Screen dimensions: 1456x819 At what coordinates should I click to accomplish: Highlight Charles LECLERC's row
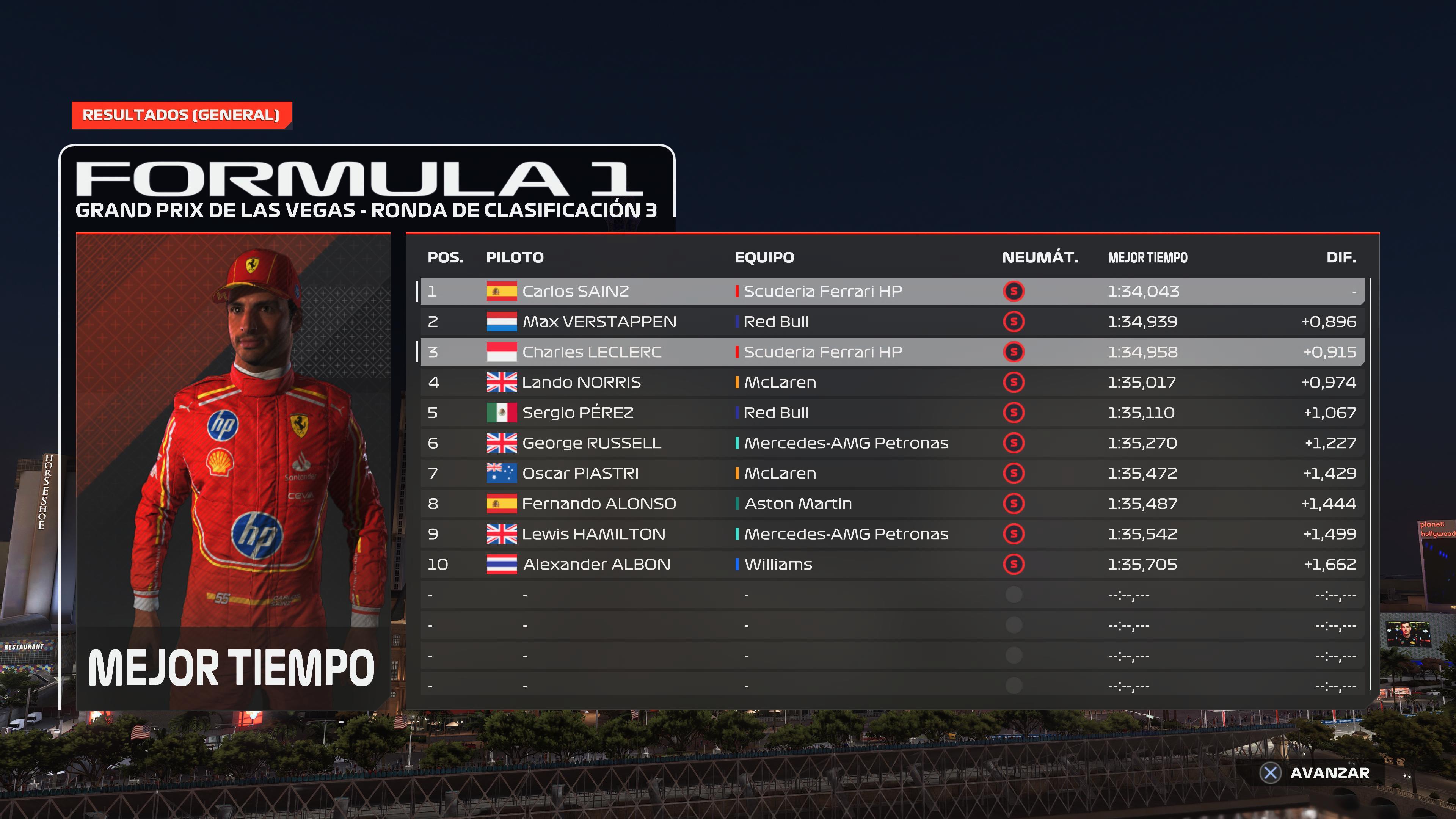pos(892,352)
